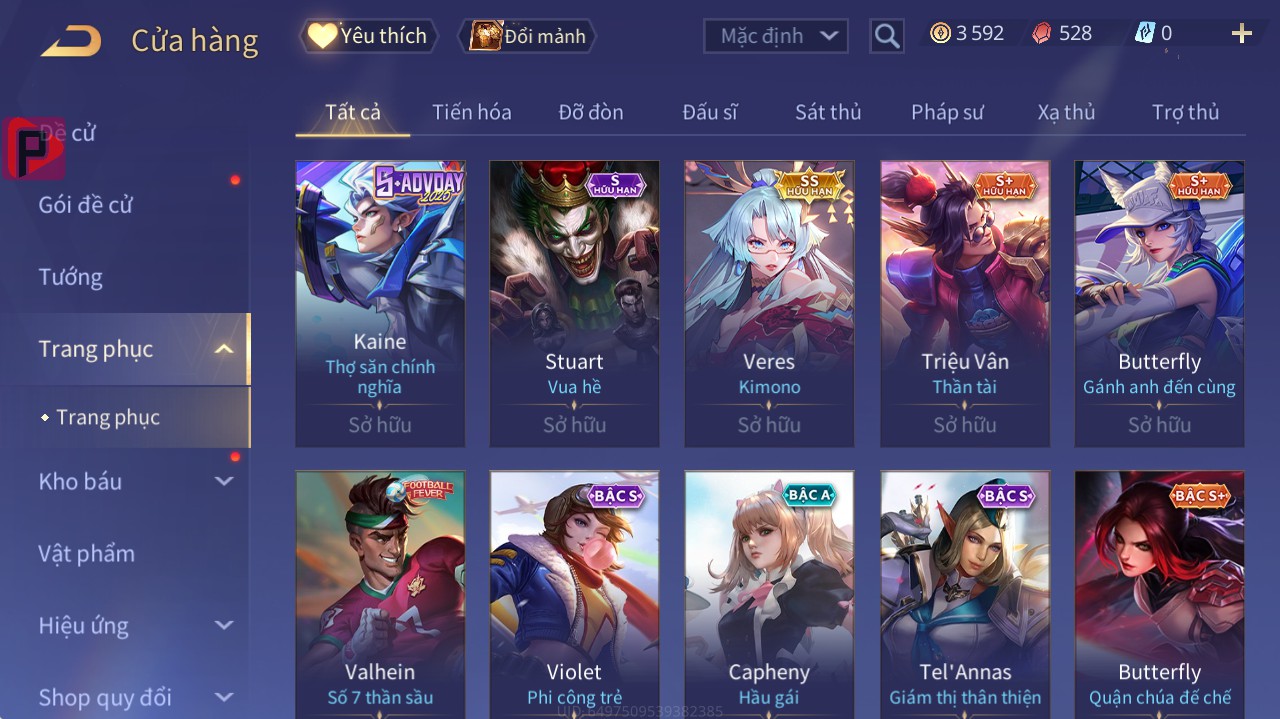View the Trợ thủ tab
Screen dimensions: 1280x719
point(1185,112)
